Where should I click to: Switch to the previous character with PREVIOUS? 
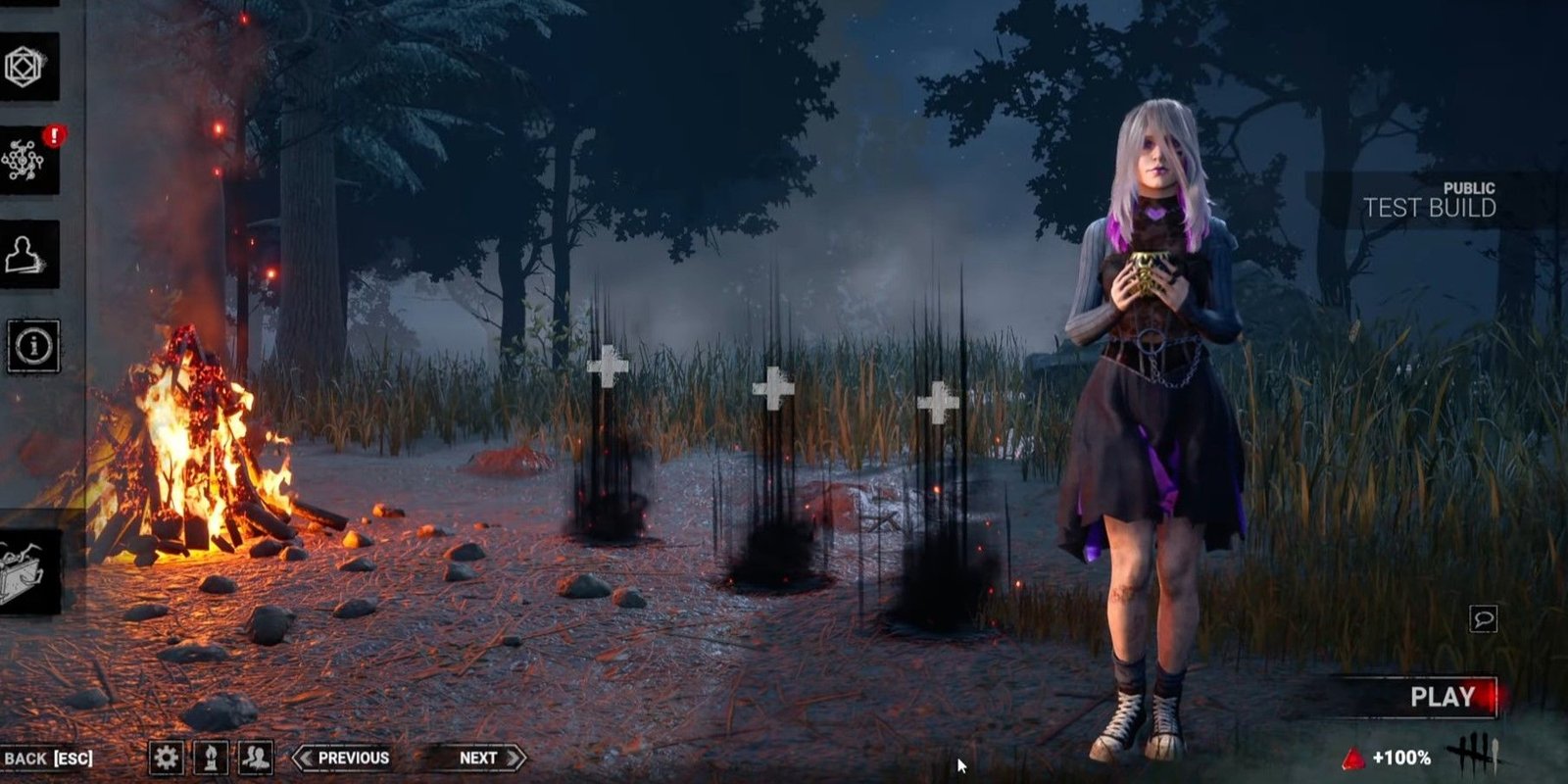click(x=345, y=757)
